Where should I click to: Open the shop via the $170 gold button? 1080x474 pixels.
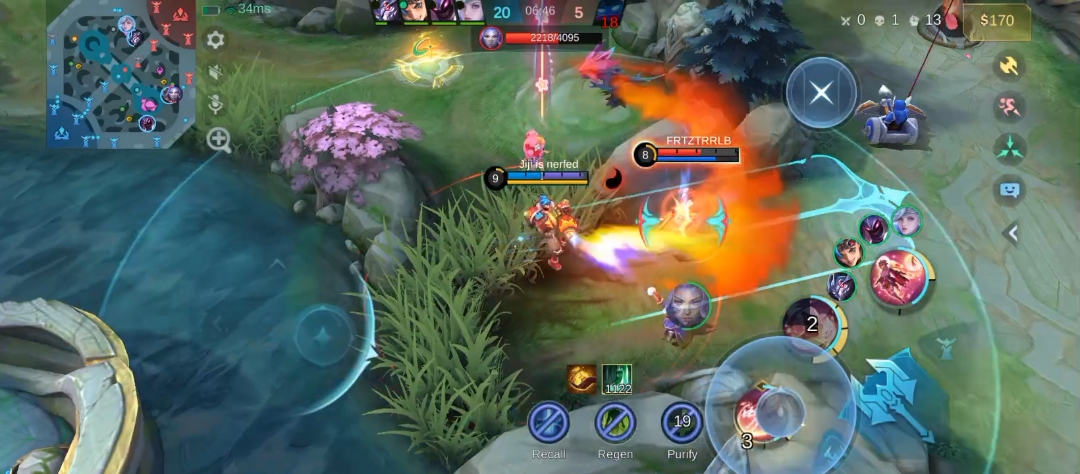[x=996, y=20]
